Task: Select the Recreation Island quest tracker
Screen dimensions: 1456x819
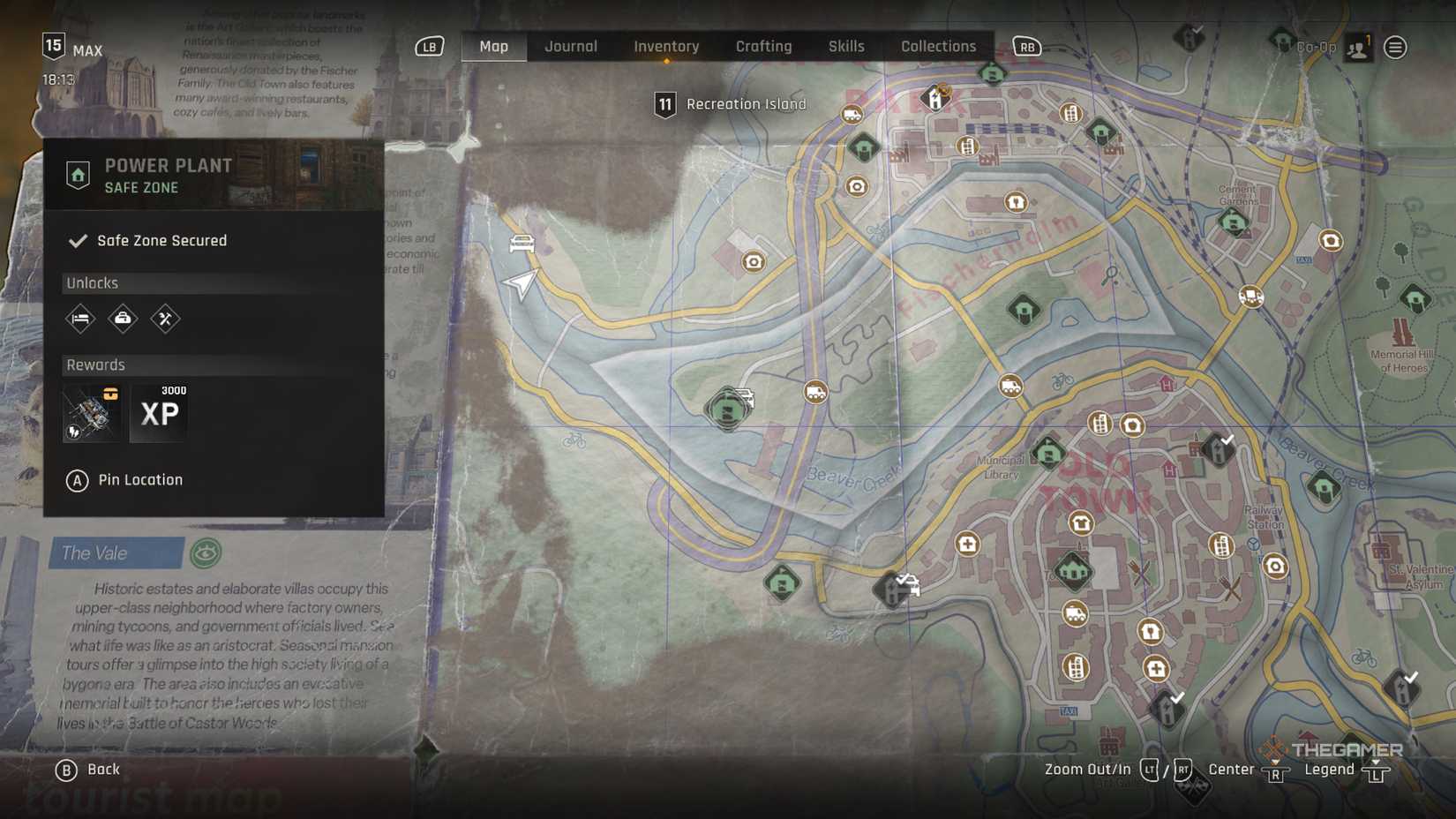Action: 731,104
